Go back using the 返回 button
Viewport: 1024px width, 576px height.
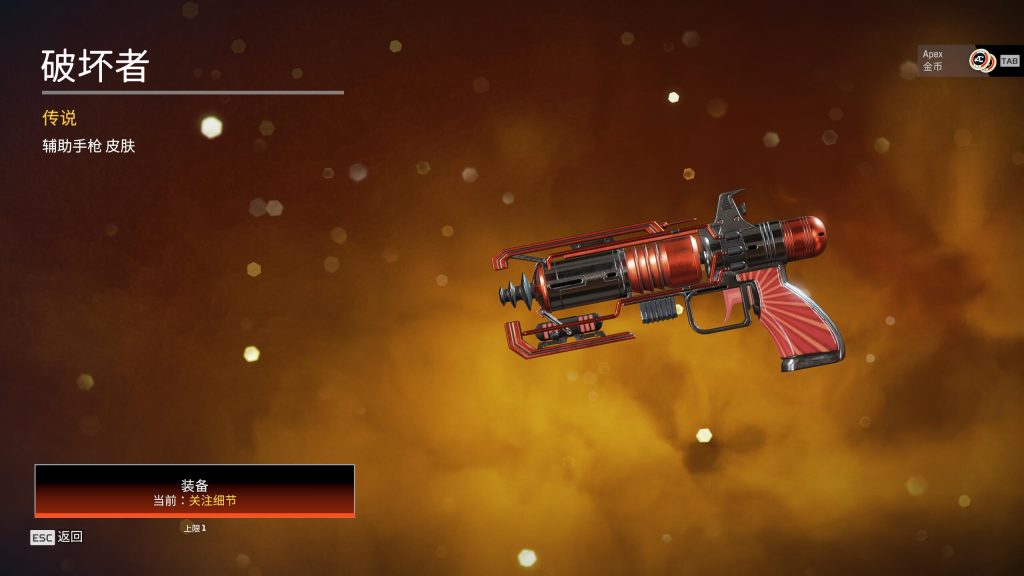[58, 537]
